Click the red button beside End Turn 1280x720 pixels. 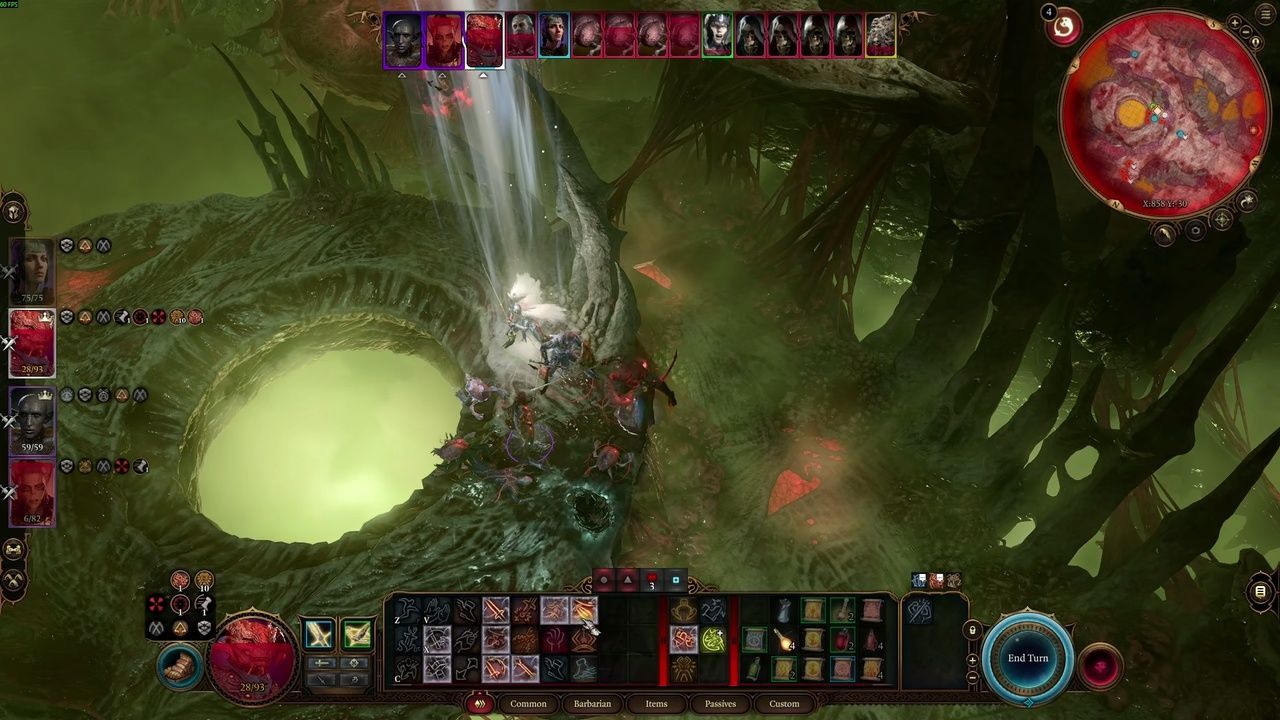click(1100, 666)
